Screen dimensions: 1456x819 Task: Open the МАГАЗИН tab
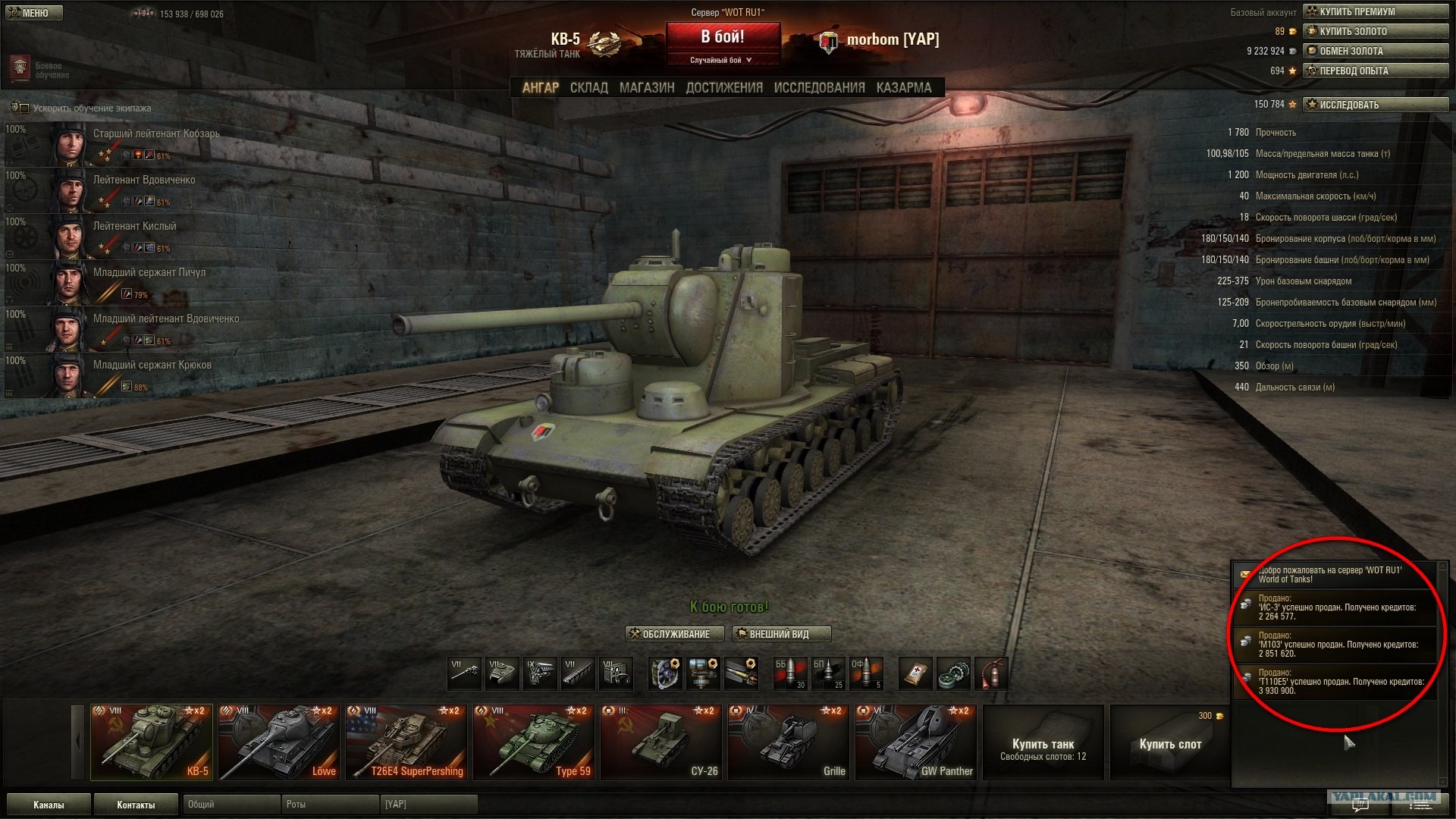[646, 88]
